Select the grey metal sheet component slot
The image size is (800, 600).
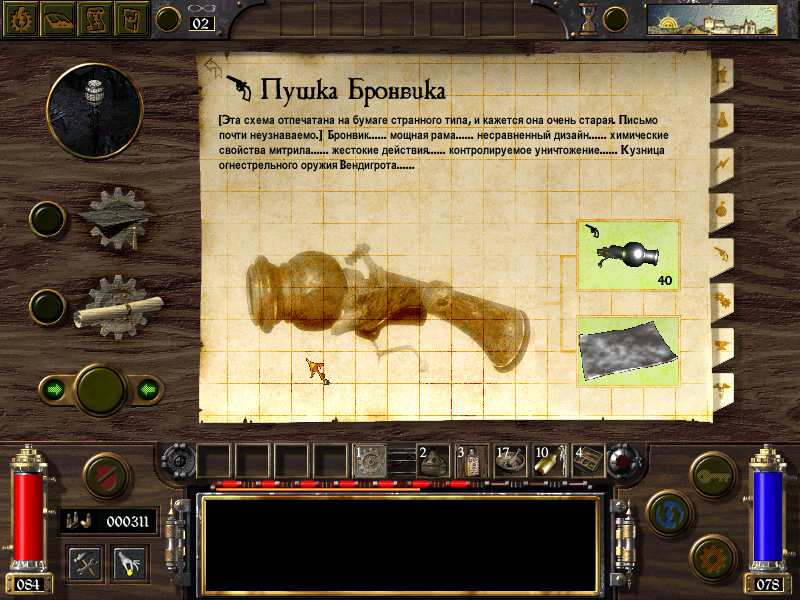pyautogui.click(x=629, y=350)
